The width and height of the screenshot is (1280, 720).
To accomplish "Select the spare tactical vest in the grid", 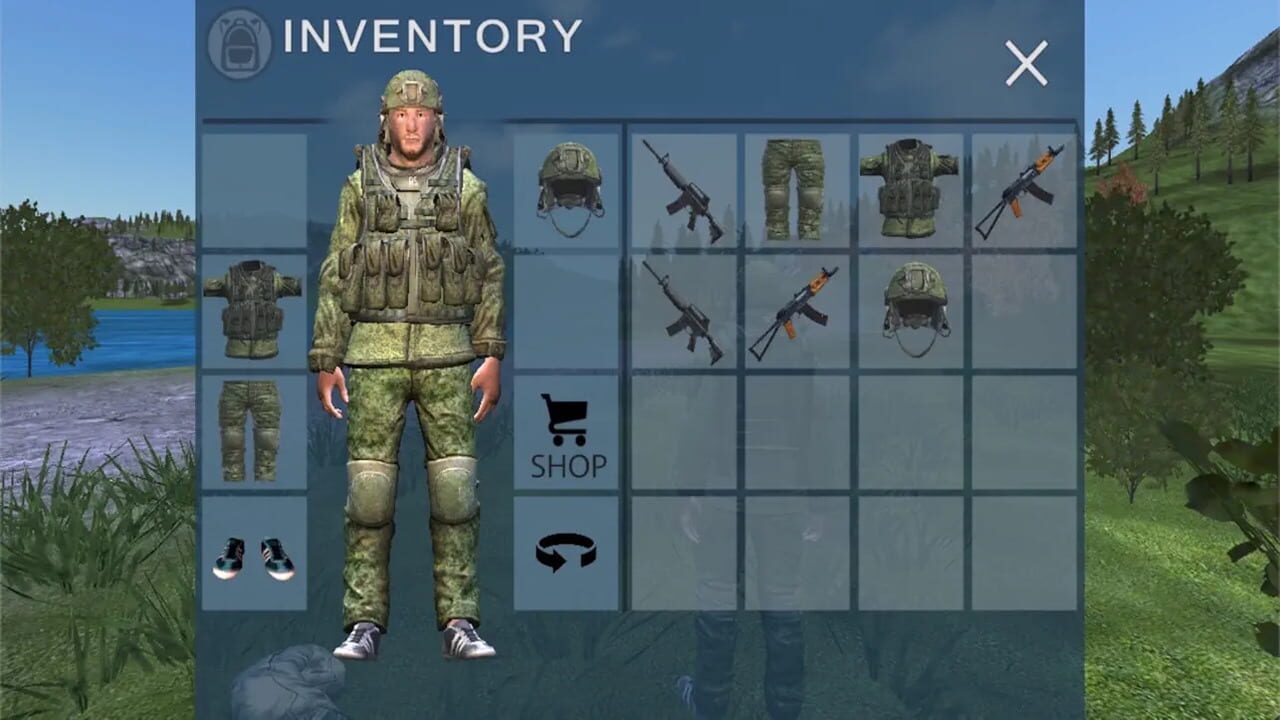I will pyautogui.click(x=912, y=188).
